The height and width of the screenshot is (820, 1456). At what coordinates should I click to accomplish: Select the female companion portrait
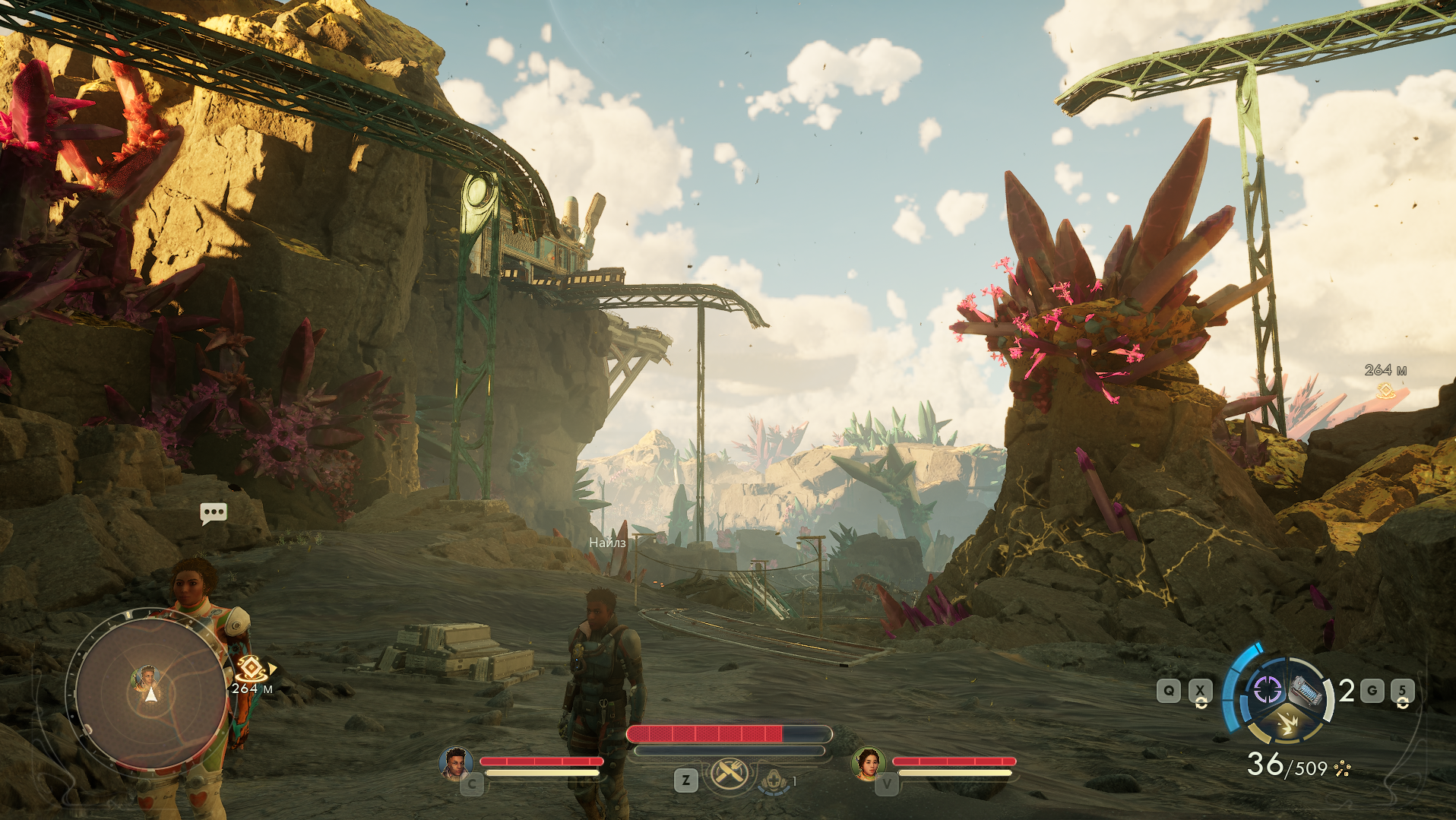(x=868, y=762)
